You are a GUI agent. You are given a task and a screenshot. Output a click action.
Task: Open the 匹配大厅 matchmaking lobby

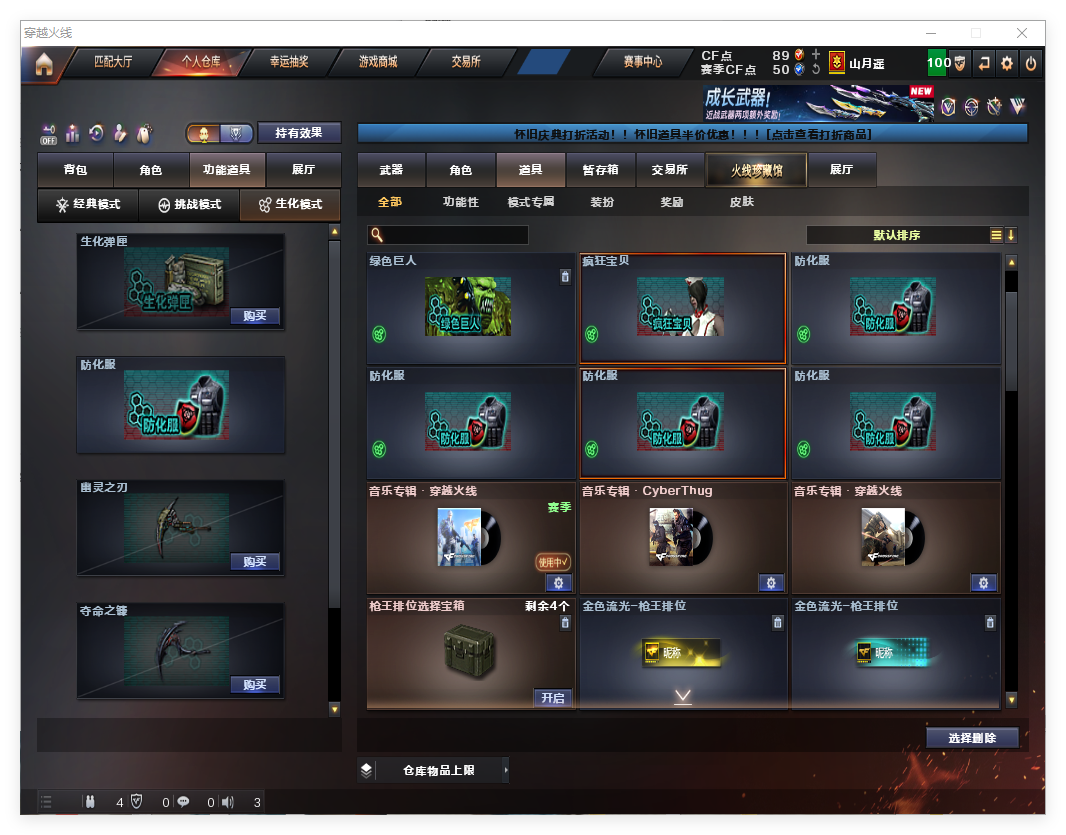tap(113, 62)
